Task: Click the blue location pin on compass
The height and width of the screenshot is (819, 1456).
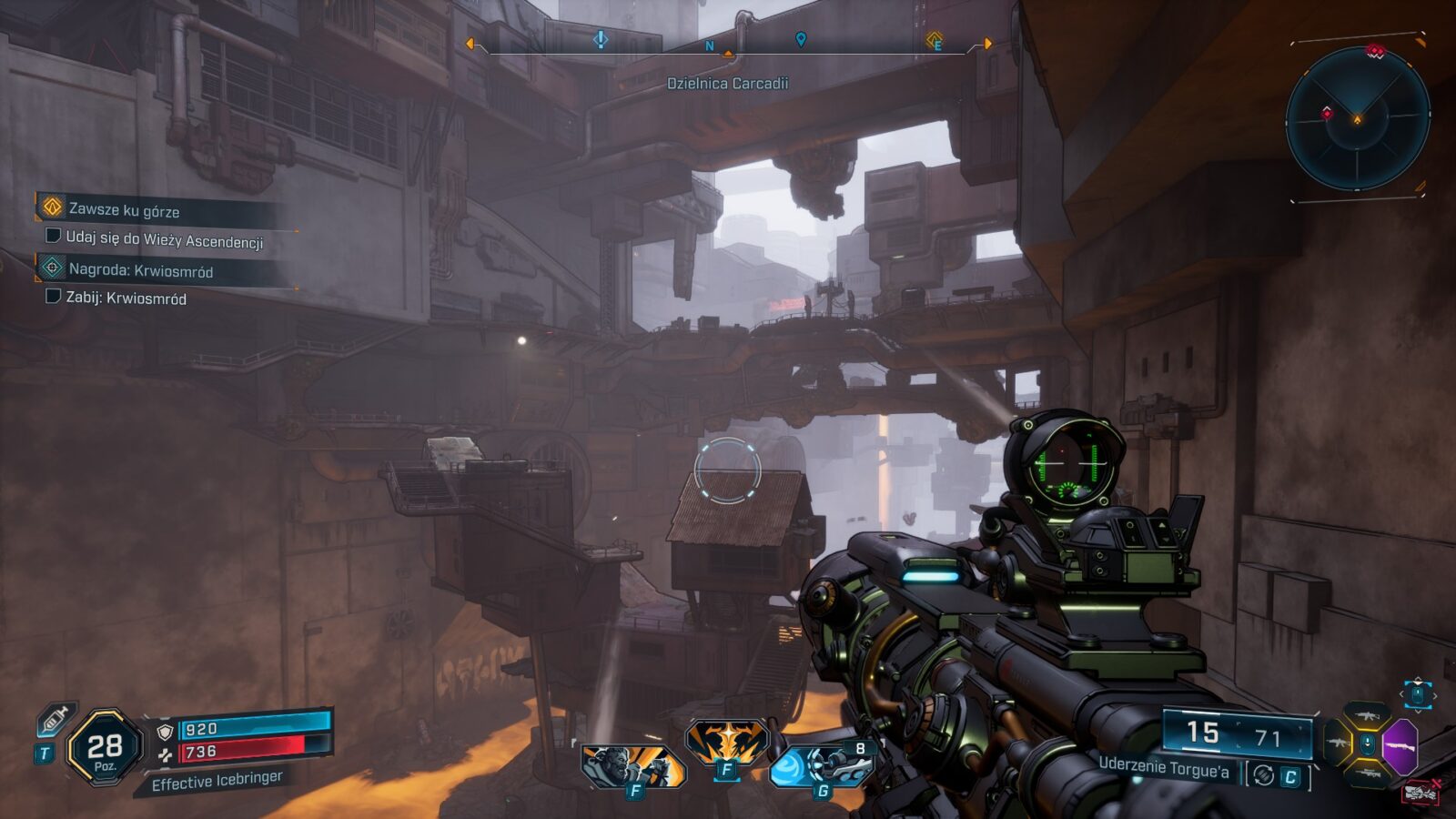Action: click(x=801, y=39)
